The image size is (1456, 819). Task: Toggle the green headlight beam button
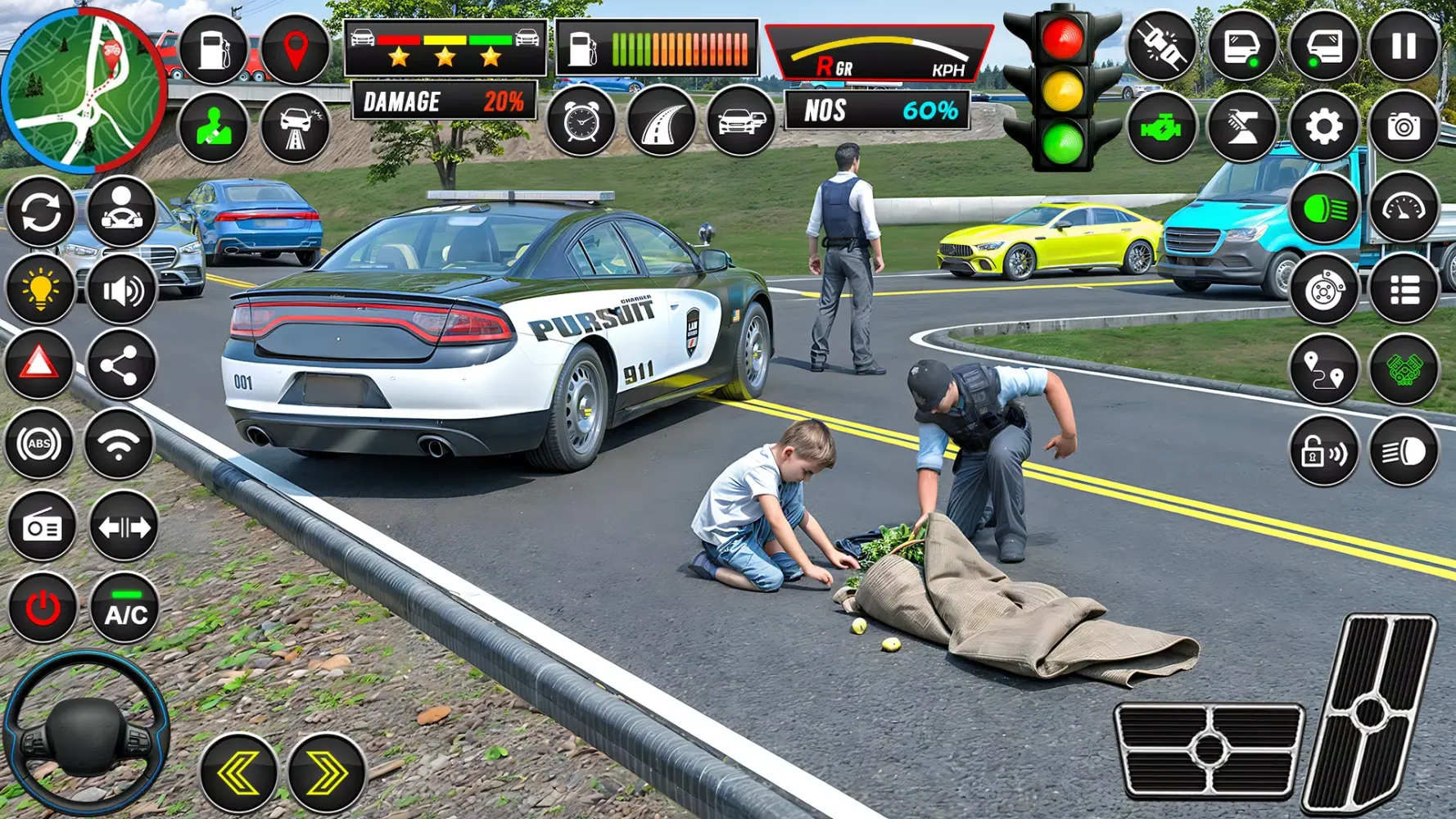click(x=1323, y=209)
